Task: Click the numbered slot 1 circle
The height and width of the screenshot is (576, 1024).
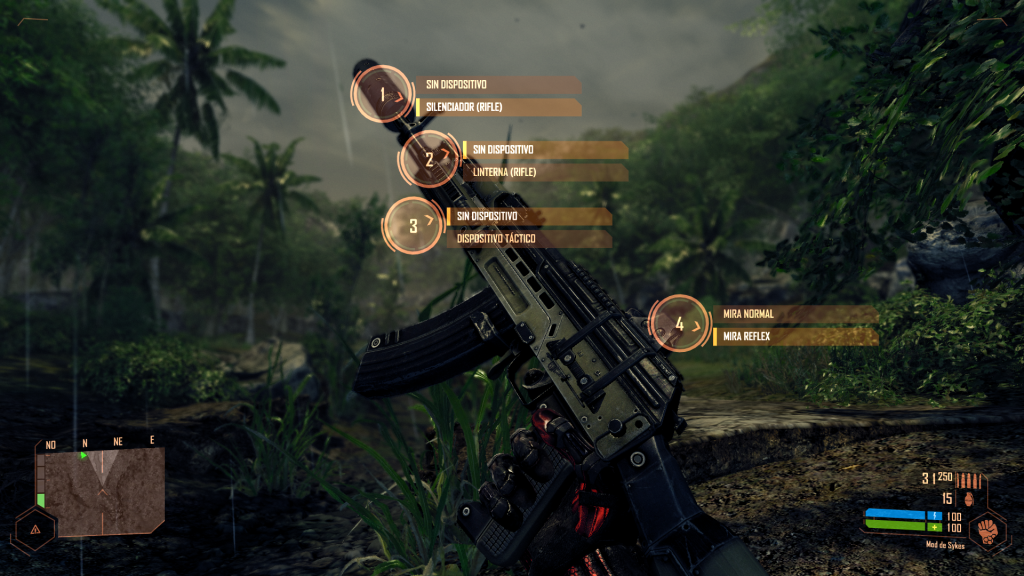Action: 382,95
